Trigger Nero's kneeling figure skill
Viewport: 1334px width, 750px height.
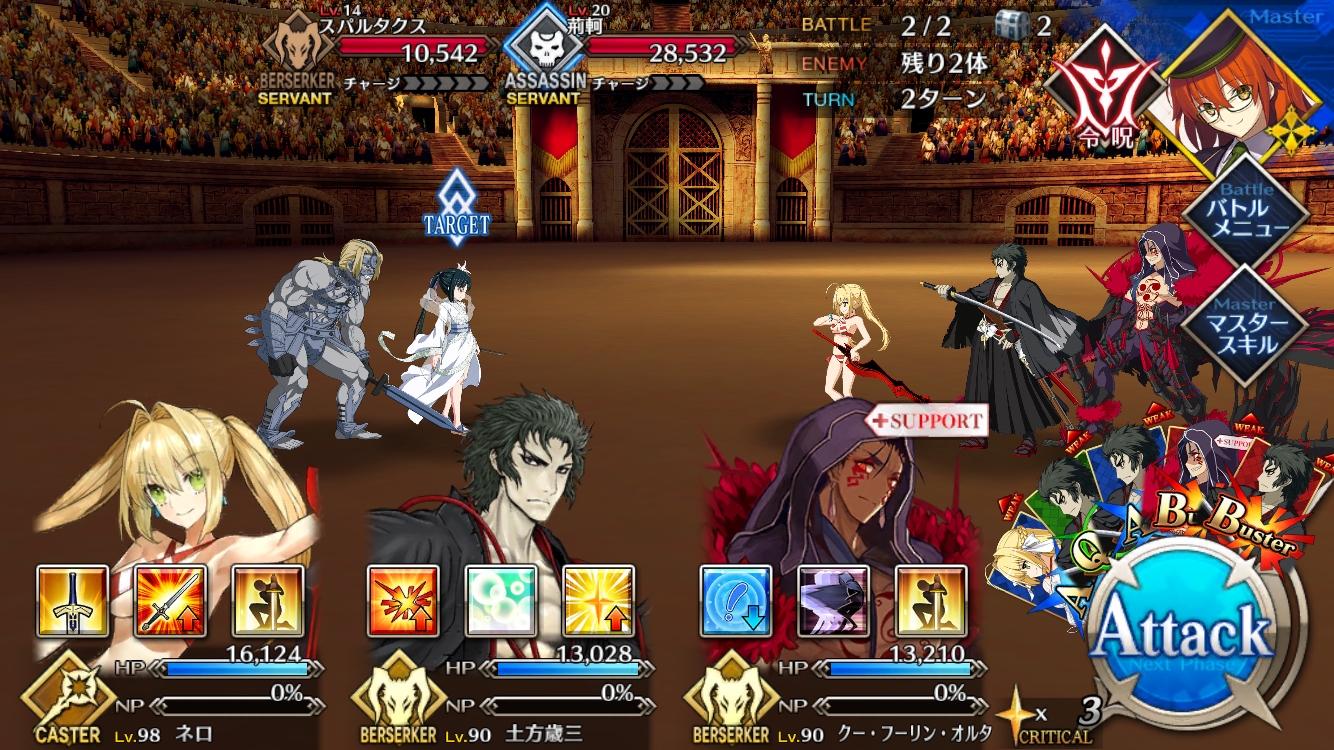[x=268, y=601]
